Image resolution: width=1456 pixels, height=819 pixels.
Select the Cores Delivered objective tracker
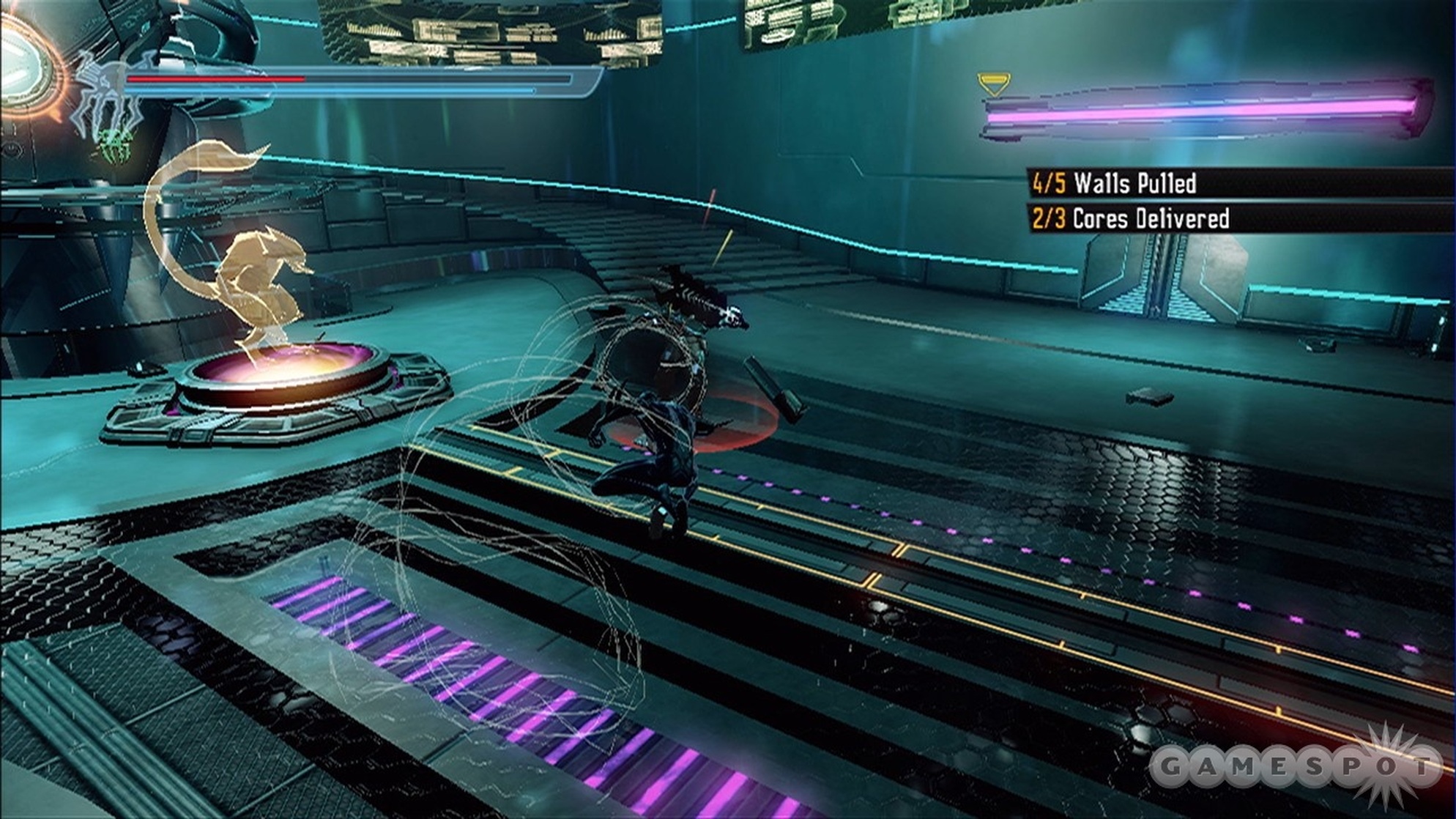click(1129, 218)
